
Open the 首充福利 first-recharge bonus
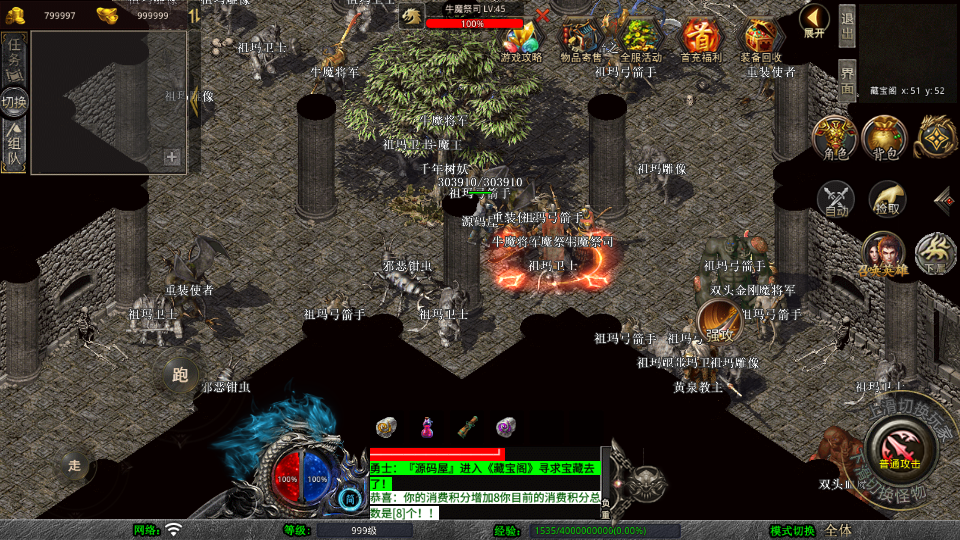click(x=701, y=38)
